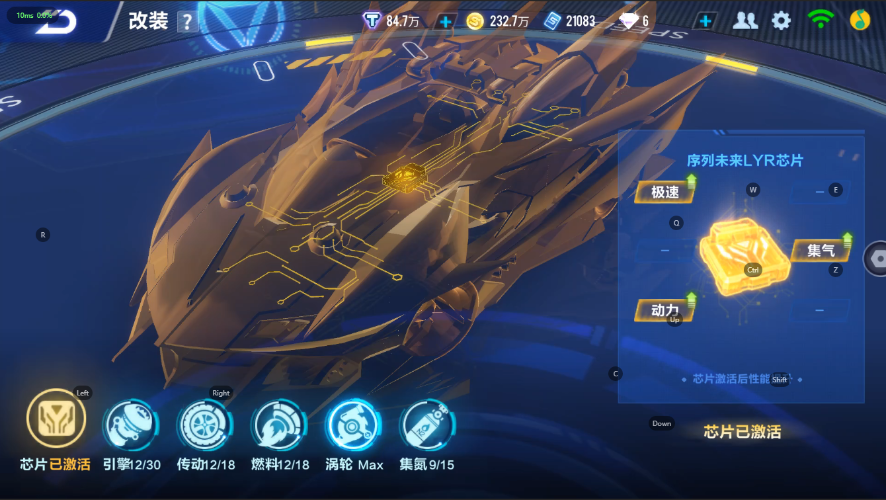Open the yellow music note app icon
Image resolution: width=886 pixels, height=500 pixels.
[x=859, y=20]
